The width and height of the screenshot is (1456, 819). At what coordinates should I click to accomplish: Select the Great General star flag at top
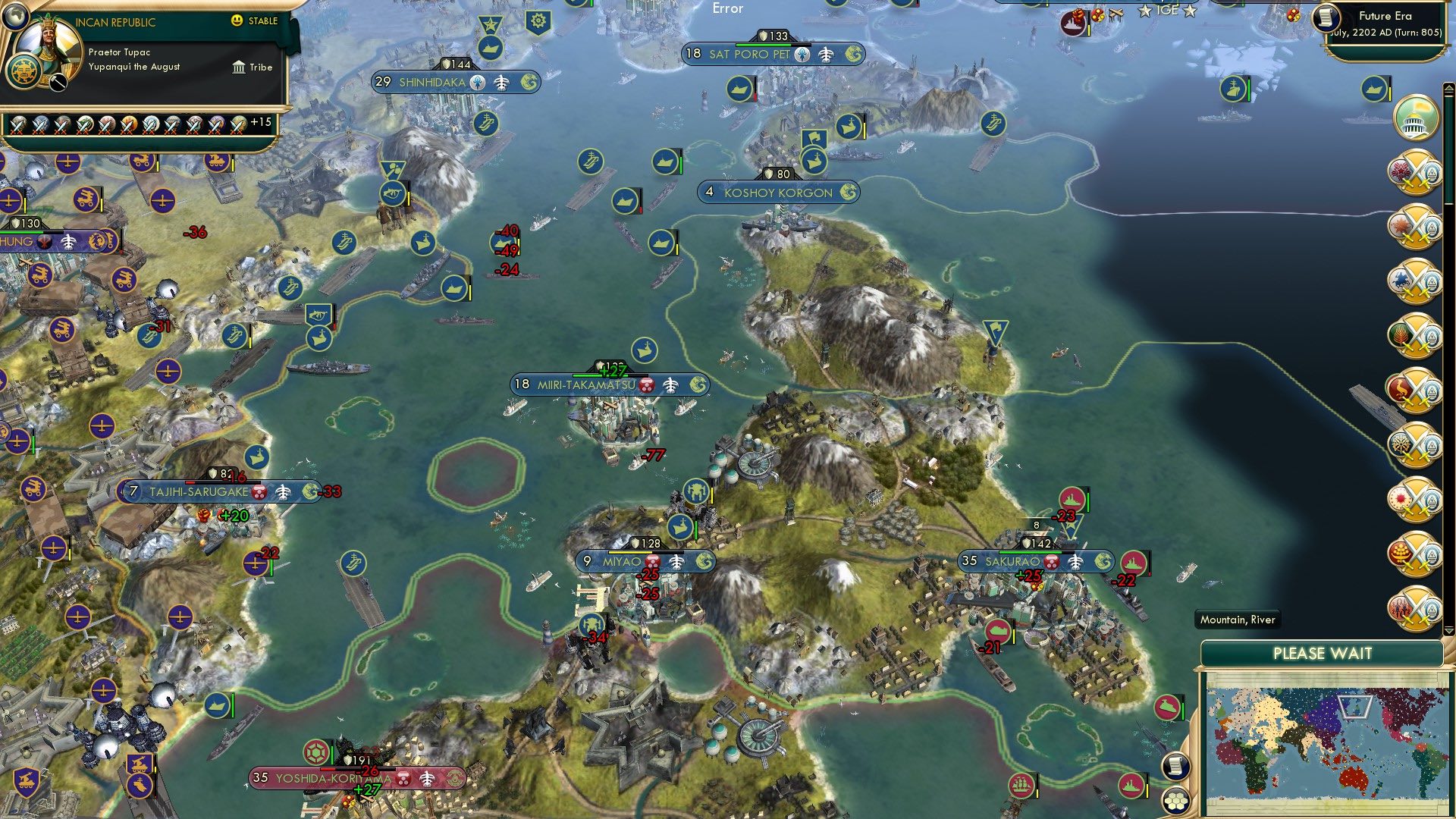(489, 24)
